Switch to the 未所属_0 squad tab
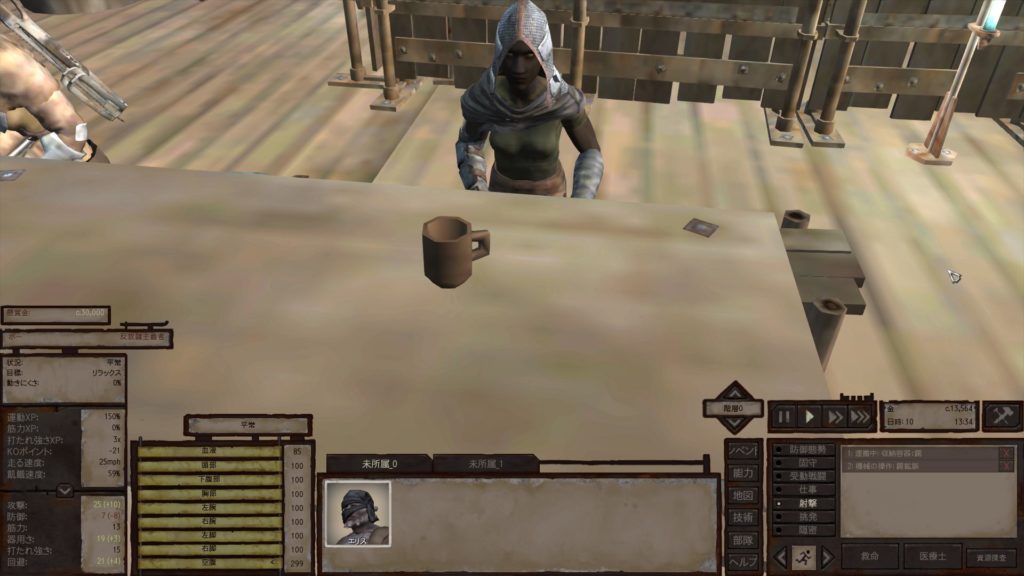1024x576 pixels. coord(379,464)
